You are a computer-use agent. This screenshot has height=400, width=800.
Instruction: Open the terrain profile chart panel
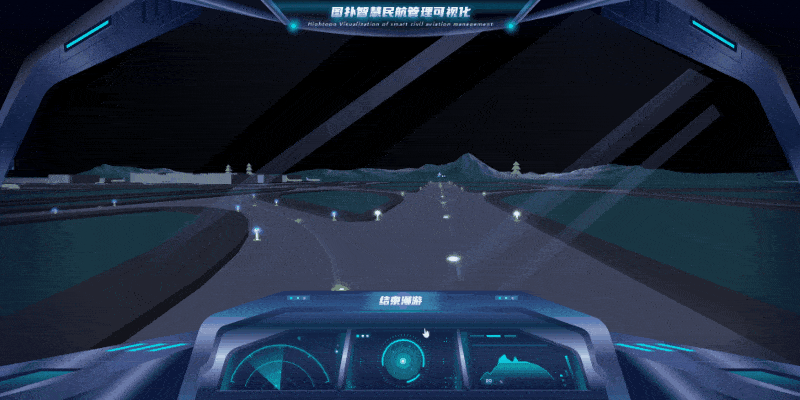pyautogui.click(x=519, y=362)
